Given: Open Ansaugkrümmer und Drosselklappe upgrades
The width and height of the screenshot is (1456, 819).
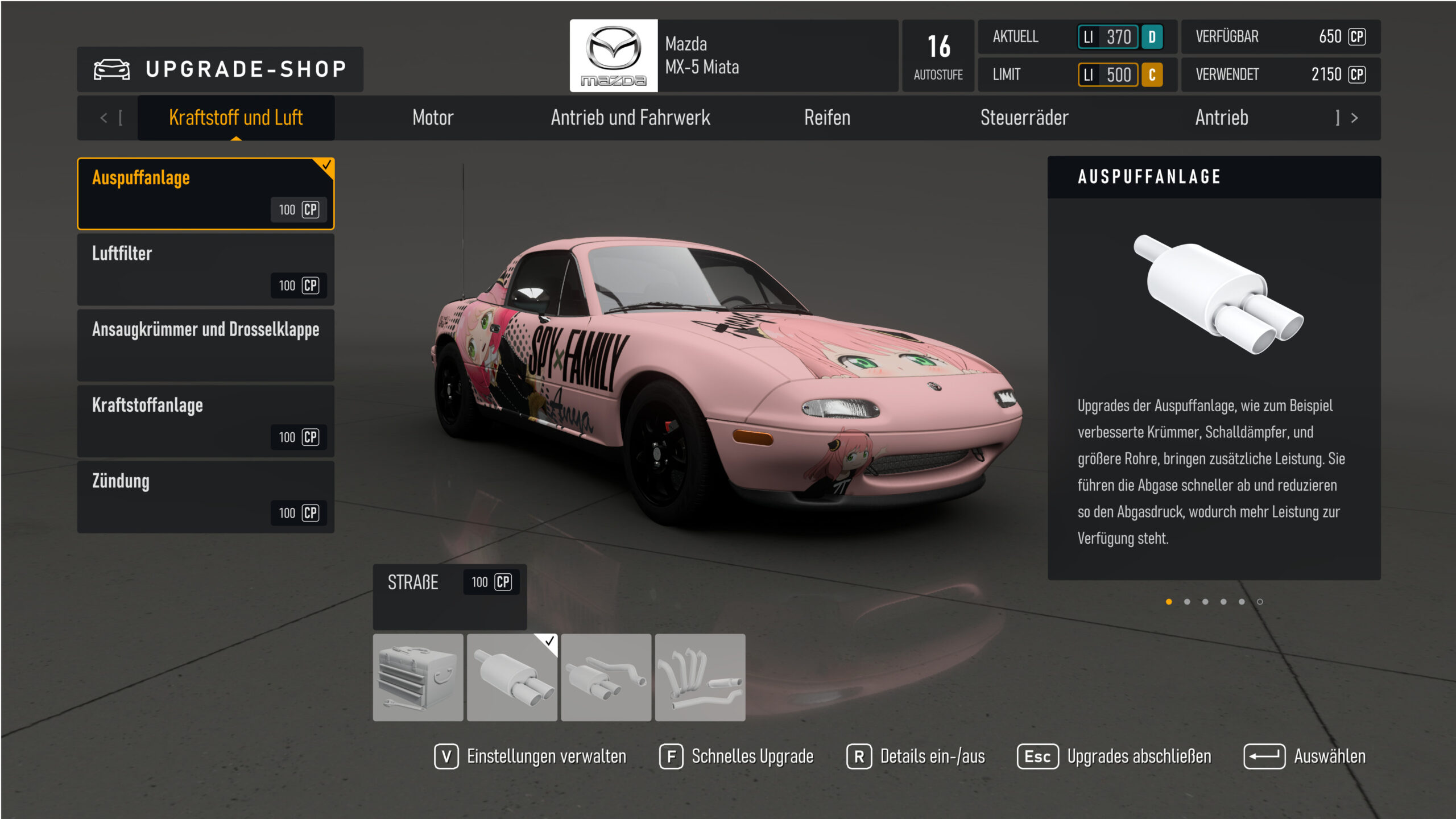Looking at the screenshot, I should point(205,345).
